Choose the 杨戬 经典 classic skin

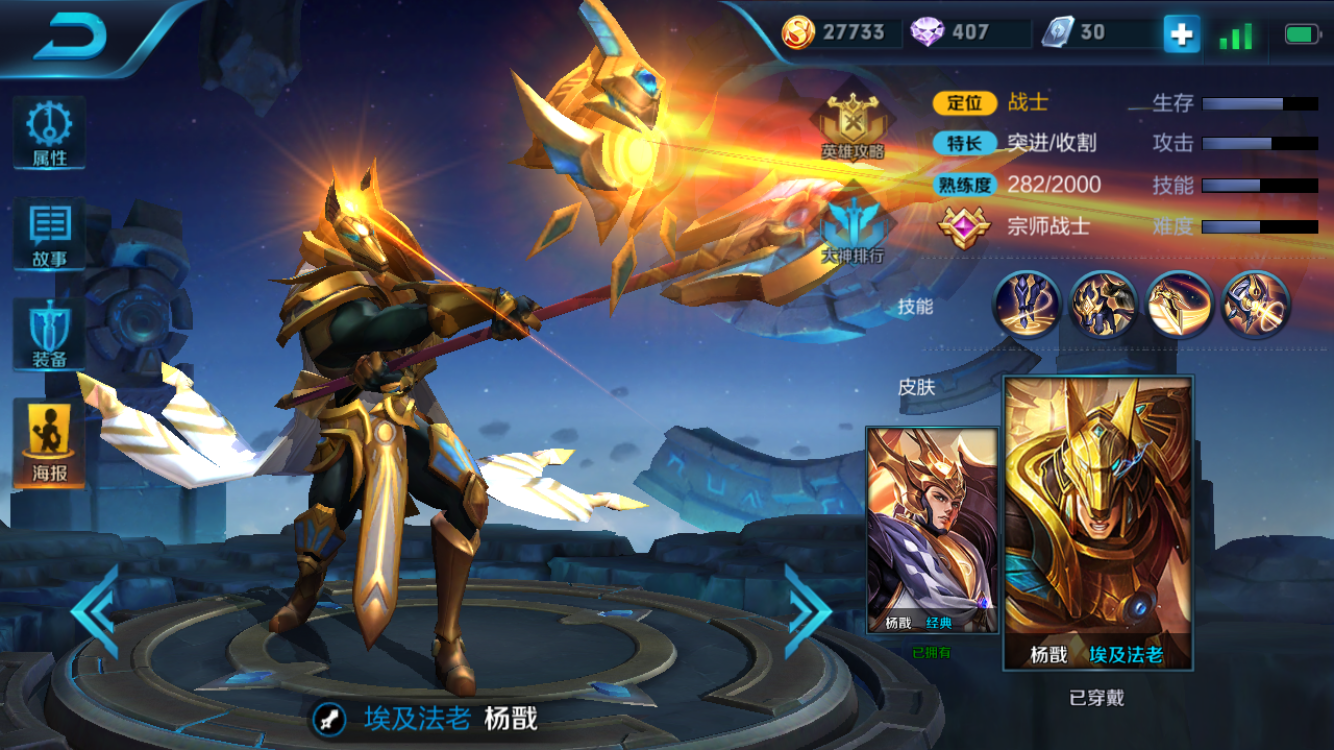pyautogui.click(x=932, y=530)
